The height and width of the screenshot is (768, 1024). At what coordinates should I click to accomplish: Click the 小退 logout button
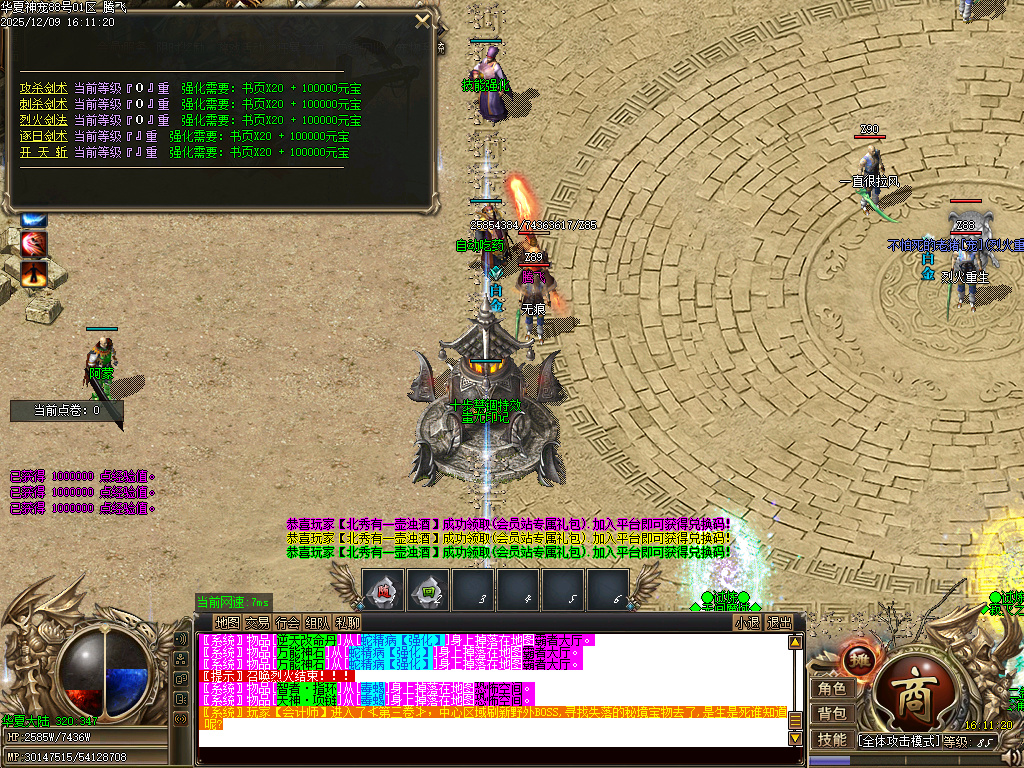click(x=747, y=622)
